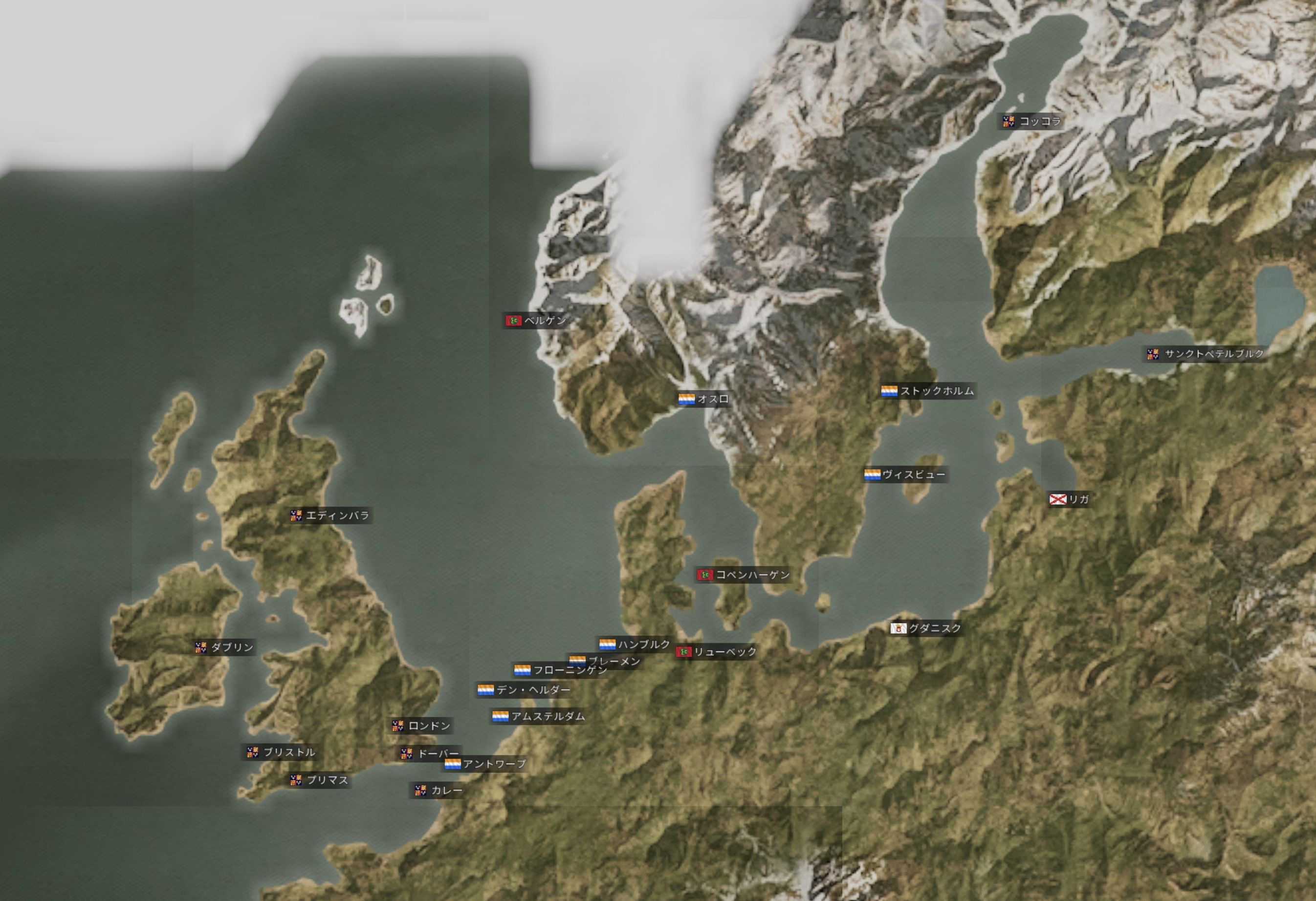Click the オスロ city label
The width and height of the screenshot is (1316, 901).
tap(704, 400)
